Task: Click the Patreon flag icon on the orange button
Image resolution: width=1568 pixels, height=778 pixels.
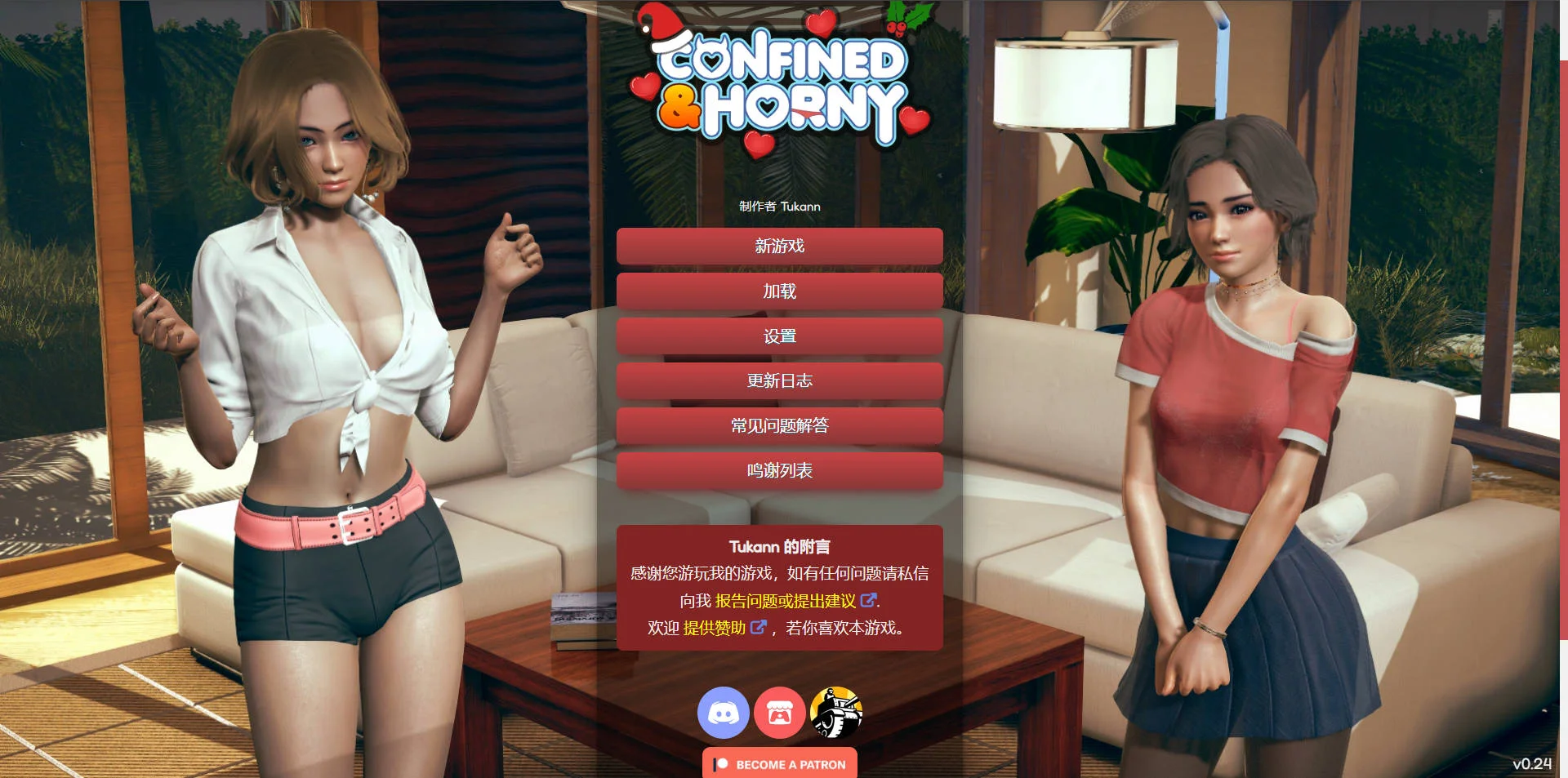Action: pos(722,765)
